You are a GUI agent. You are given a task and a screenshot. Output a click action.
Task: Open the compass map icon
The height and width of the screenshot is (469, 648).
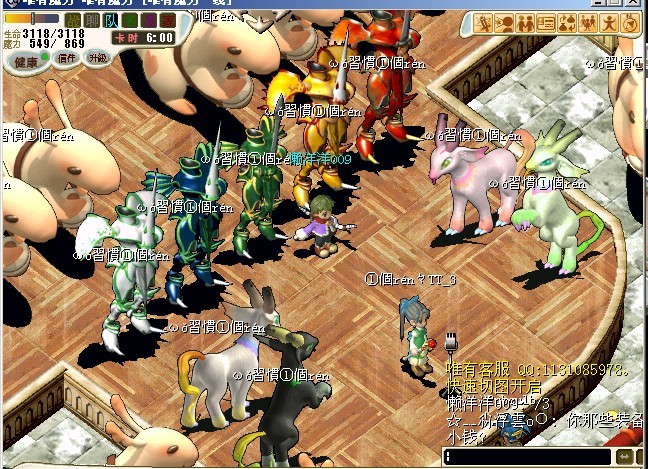point(629,22)
